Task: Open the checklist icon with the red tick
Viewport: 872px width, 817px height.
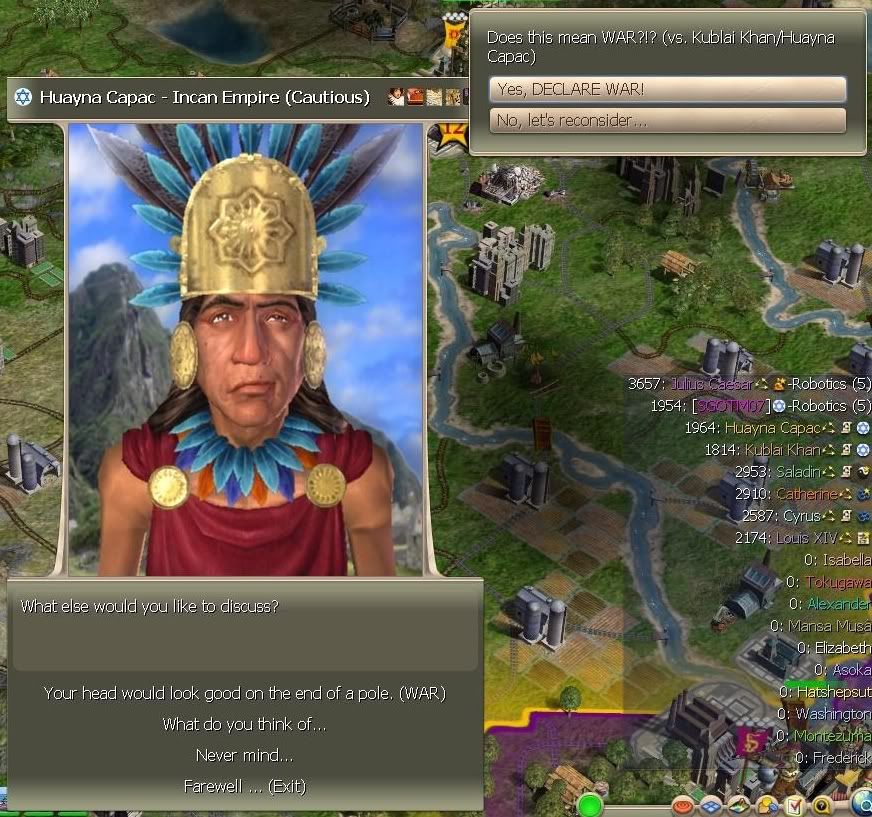Action: coord(795,804)
